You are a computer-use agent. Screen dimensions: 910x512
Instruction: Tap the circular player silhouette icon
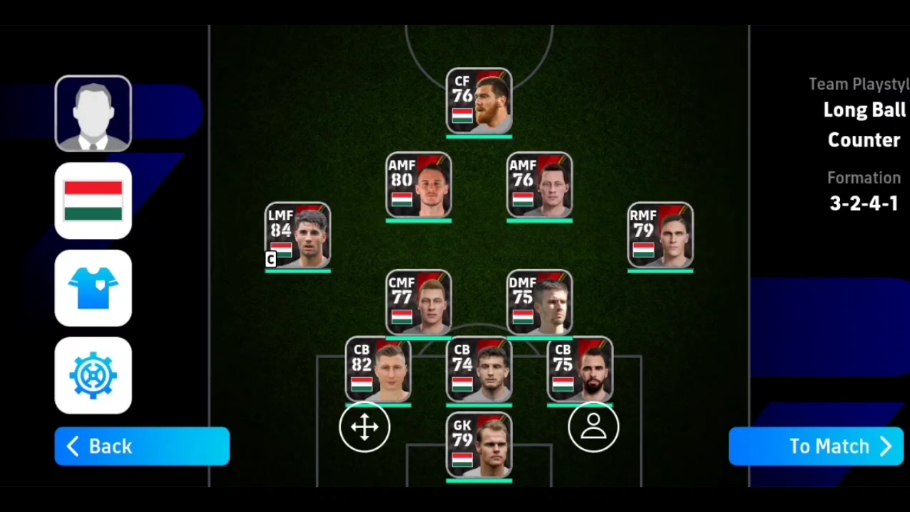[593, 427]
